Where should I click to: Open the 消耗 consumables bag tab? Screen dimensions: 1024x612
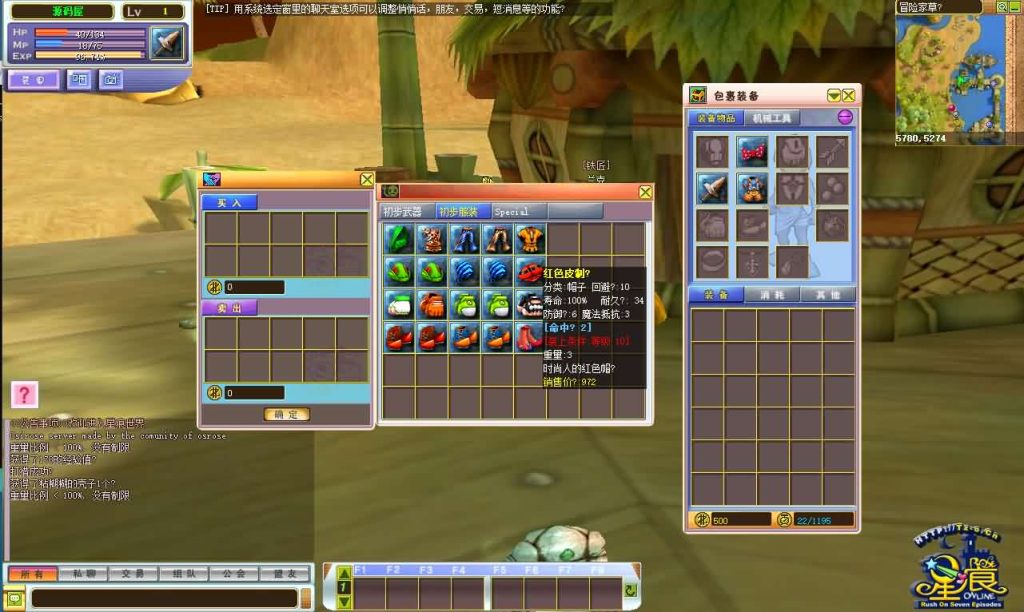(x=772, y=295)
